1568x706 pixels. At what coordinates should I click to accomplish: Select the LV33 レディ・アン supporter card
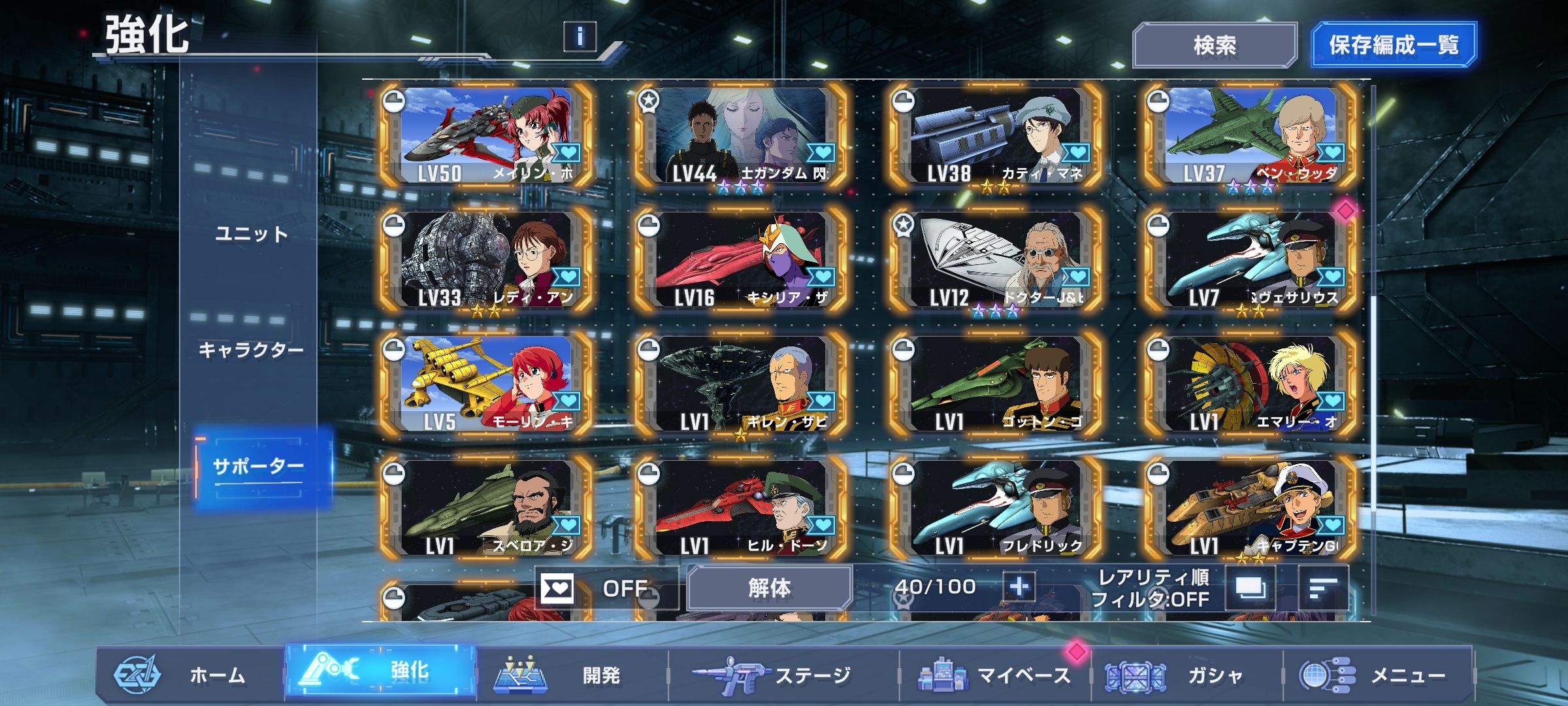(x=486, y=260)
